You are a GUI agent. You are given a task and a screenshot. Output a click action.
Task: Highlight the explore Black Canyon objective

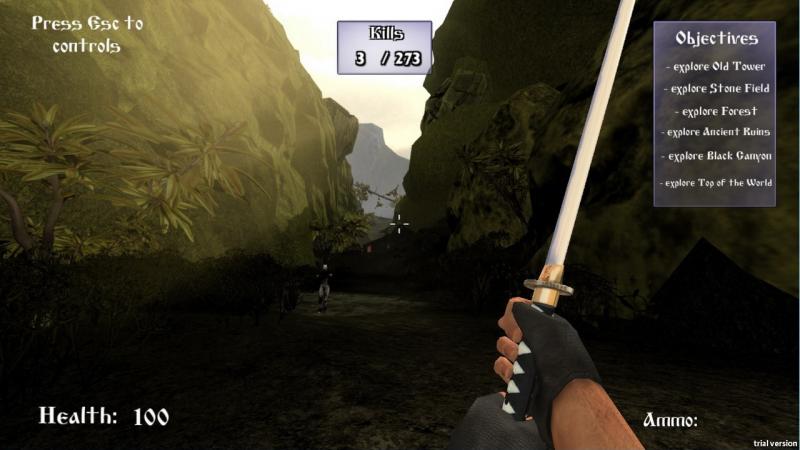pyautogui.click(x=716, y=156)
